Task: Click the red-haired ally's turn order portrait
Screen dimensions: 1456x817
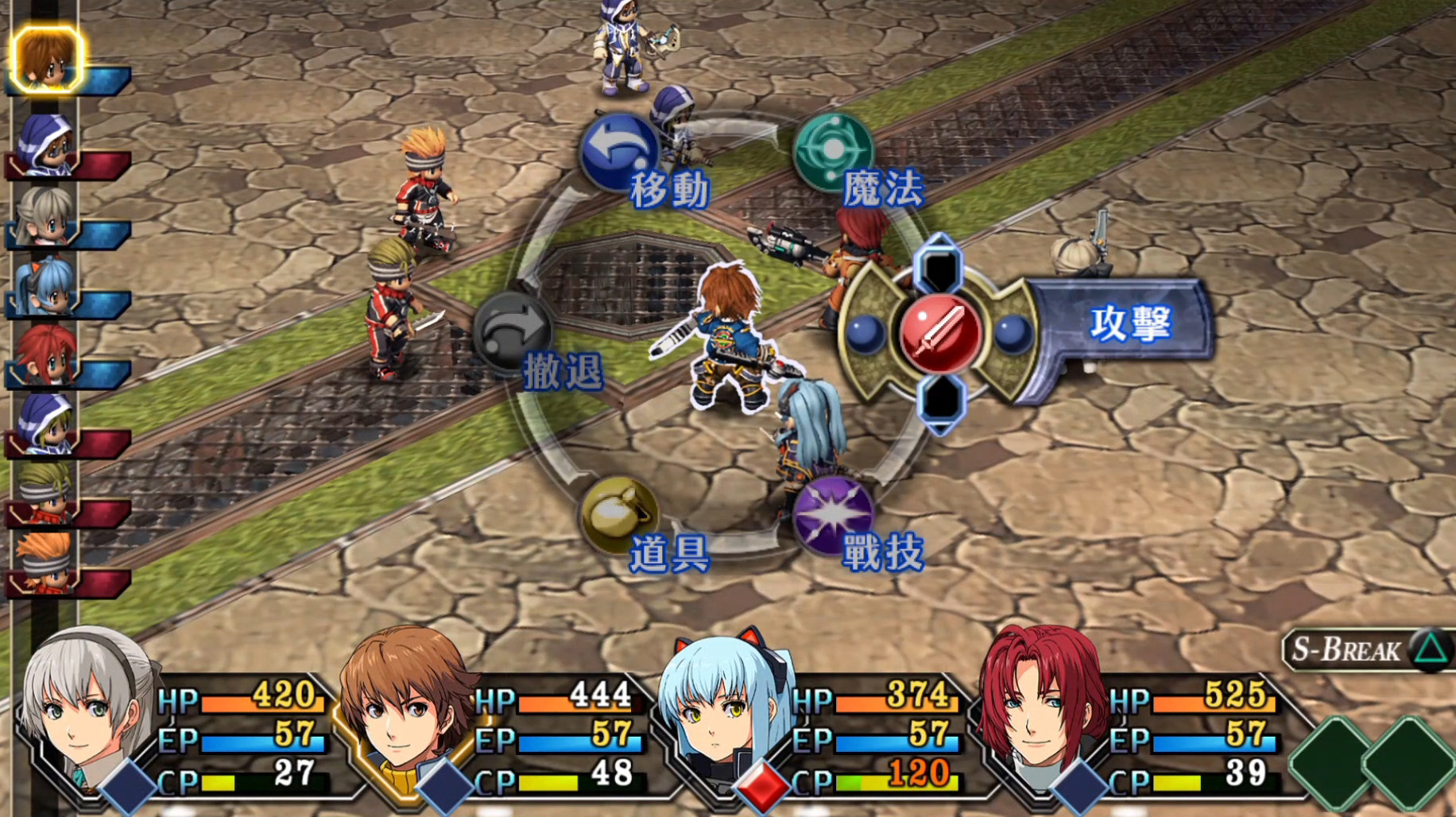Action: click(45, 354)
